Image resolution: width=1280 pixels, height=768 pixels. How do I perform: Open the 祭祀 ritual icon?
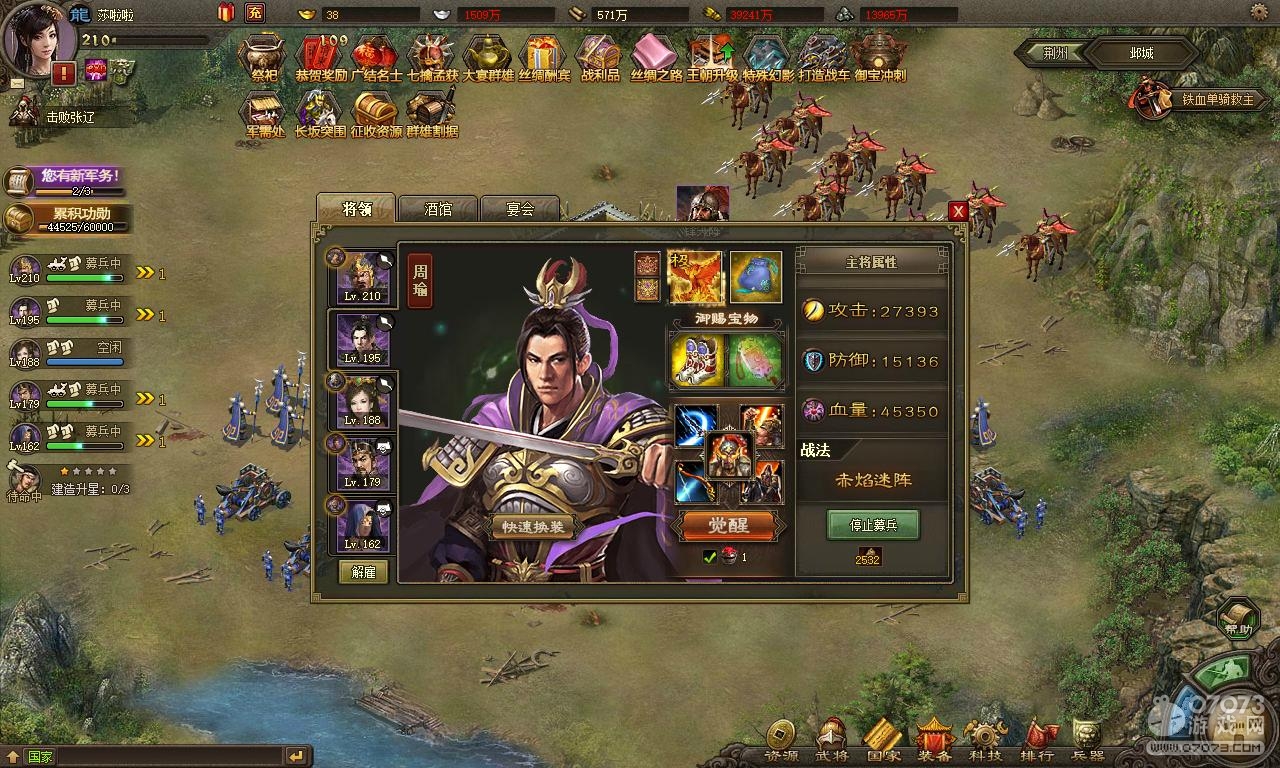click(x=264, y=58)
